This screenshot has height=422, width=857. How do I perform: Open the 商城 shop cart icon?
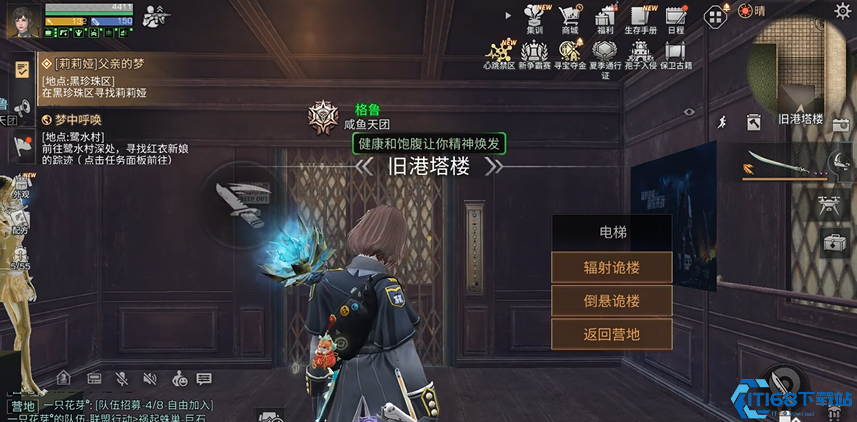click(x=570, y=18)
